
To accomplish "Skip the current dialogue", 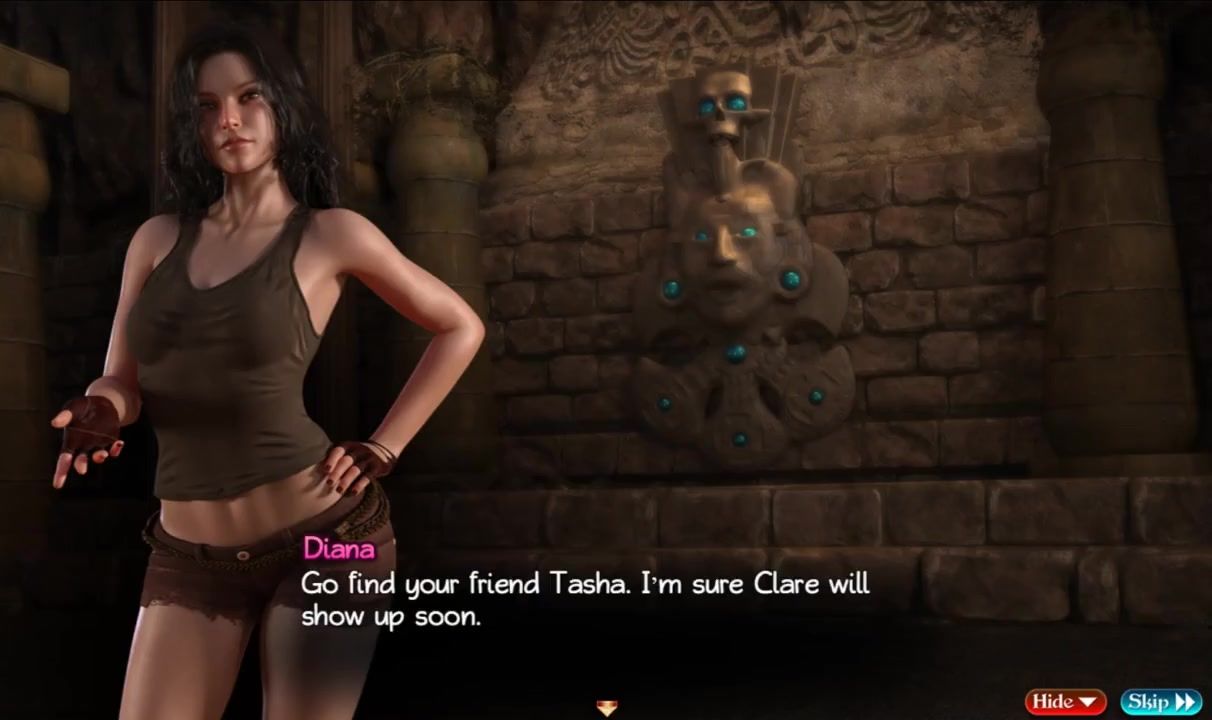I will [1160, 701].
